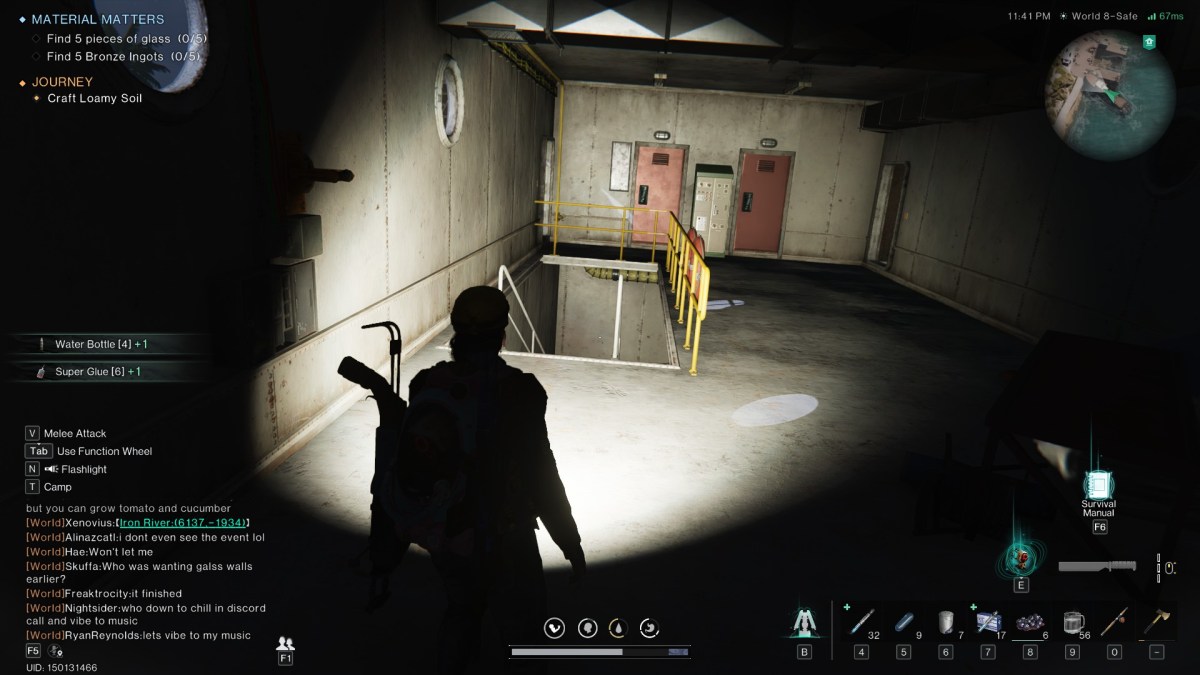The image size is (1200, 675).
Task: Select the combat knife weapon silhouette
Action: 1100,567
